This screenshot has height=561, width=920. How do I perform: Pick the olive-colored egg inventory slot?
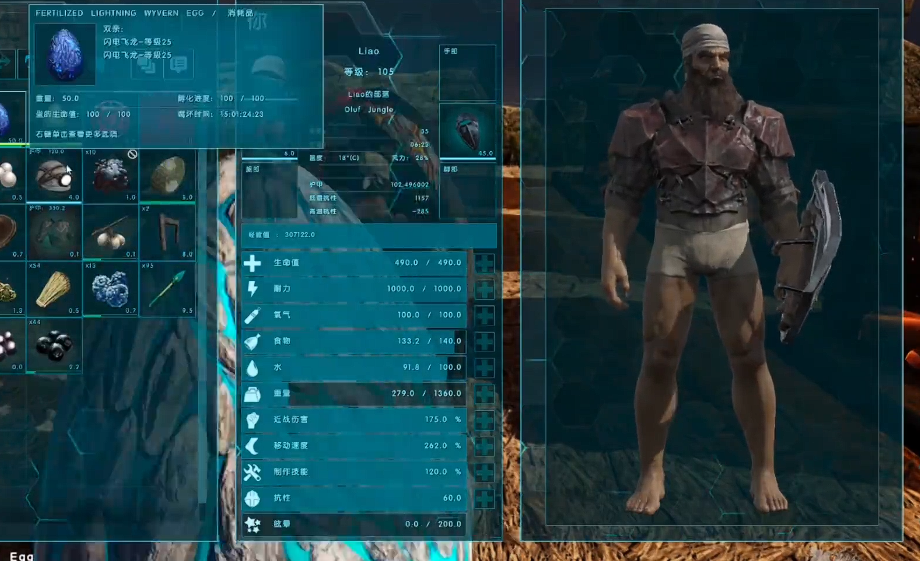click(x=166, y=175)
